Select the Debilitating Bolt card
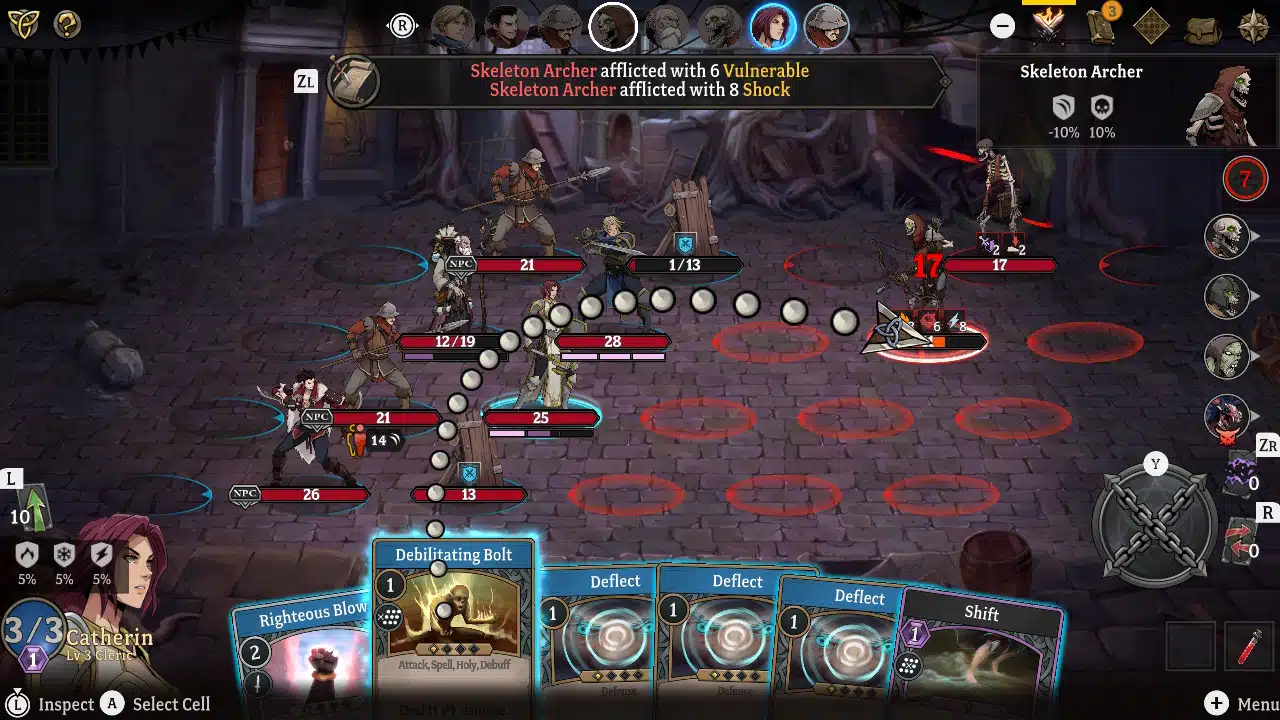The width and height of the screenshot is (1280, 720). (x=453, y=620)
